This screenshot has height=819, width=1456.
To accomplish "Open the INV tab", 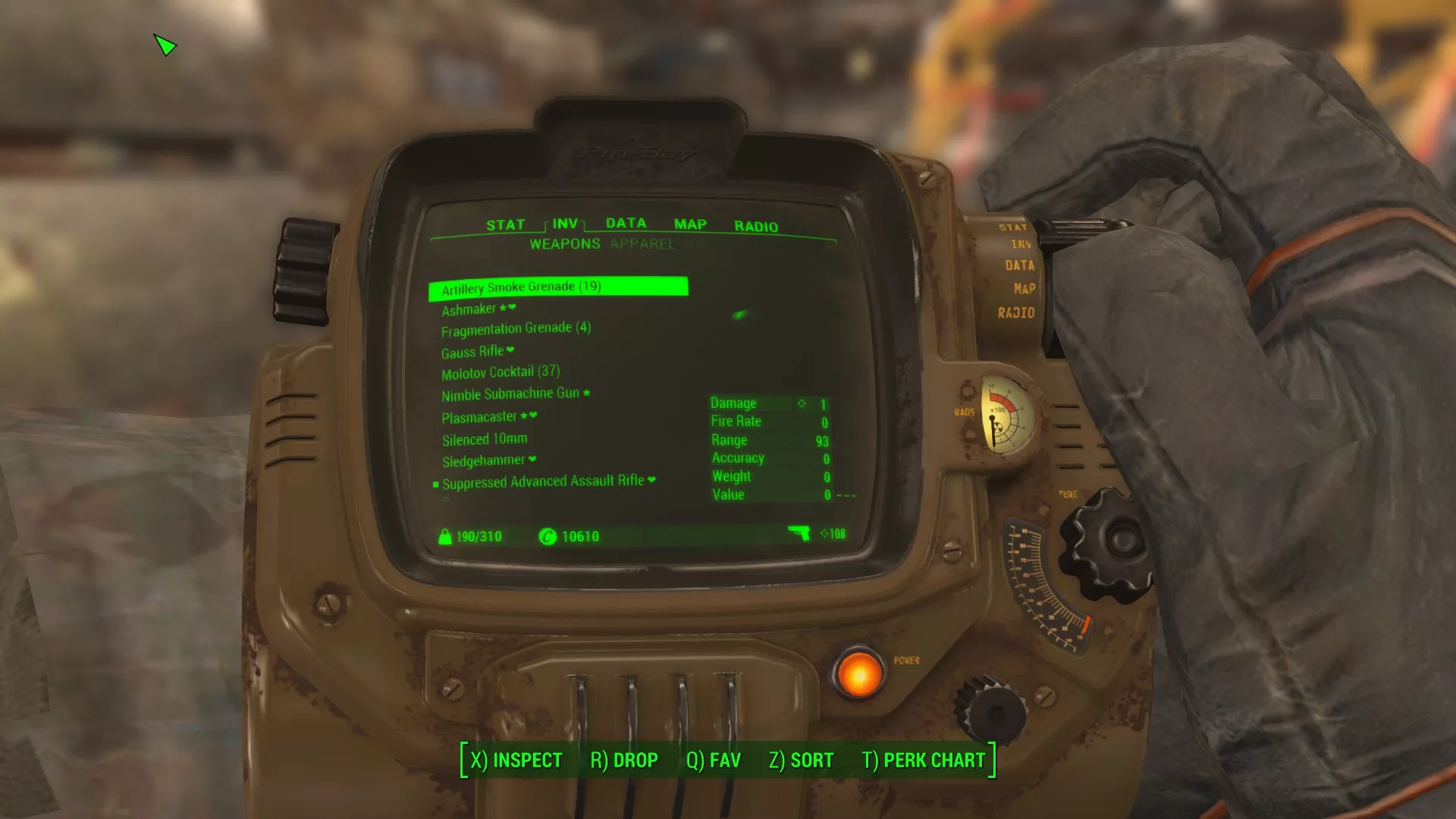I will tap(565, 224).
